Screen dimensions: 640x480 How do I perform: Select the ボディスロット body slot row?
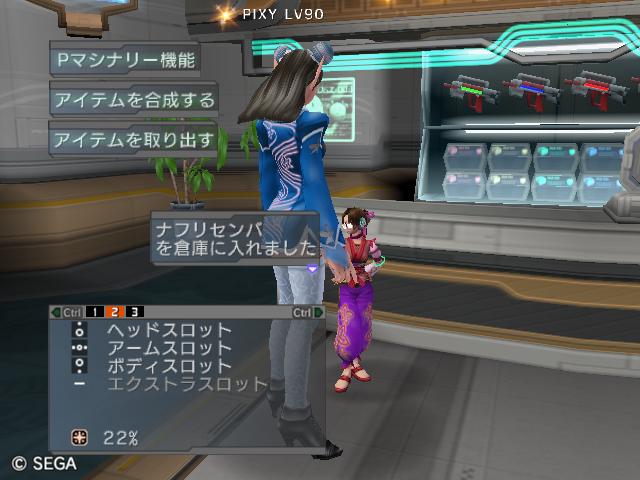click(168, 366)
